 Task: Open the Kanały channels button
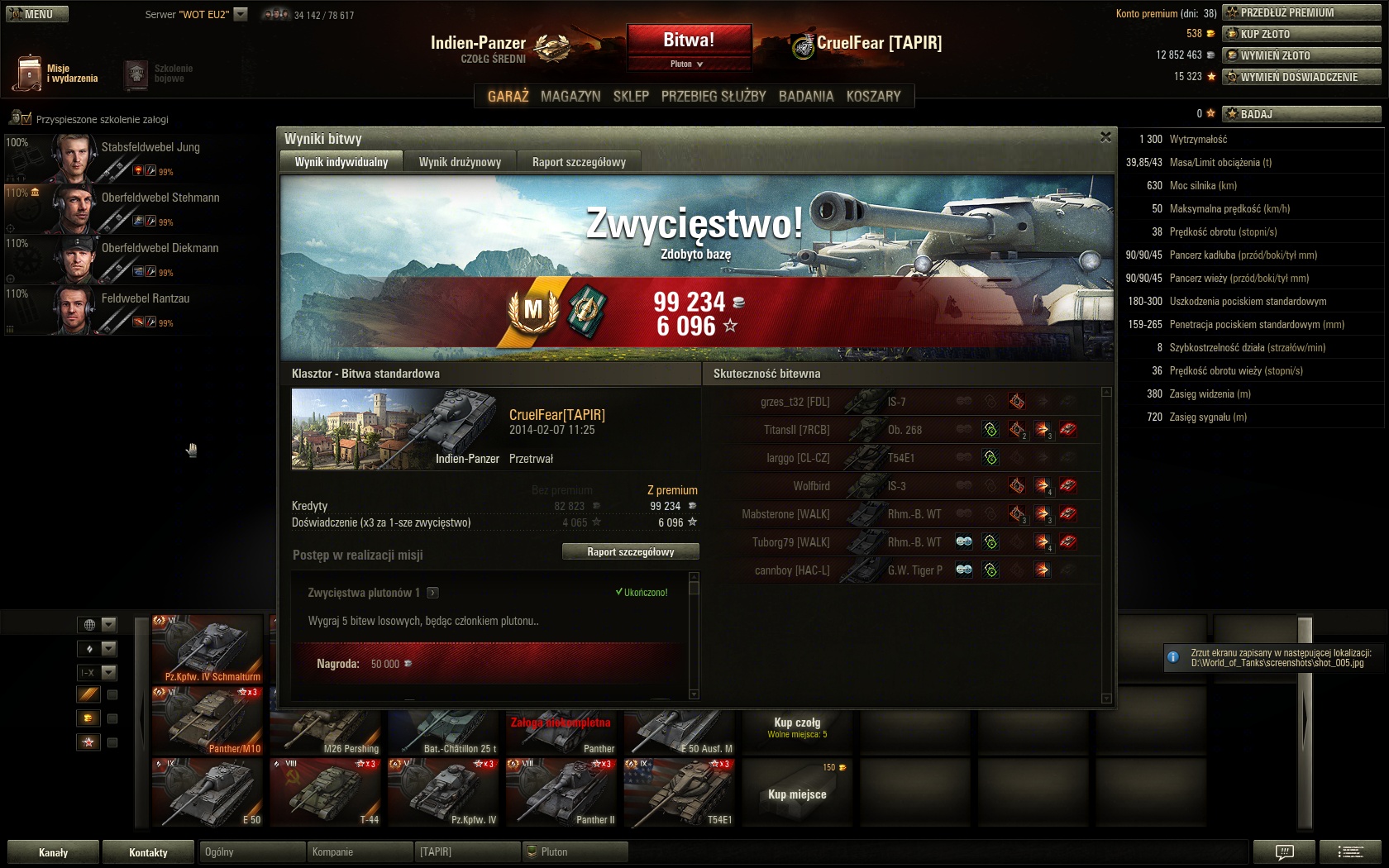click(x=53, y=852)
